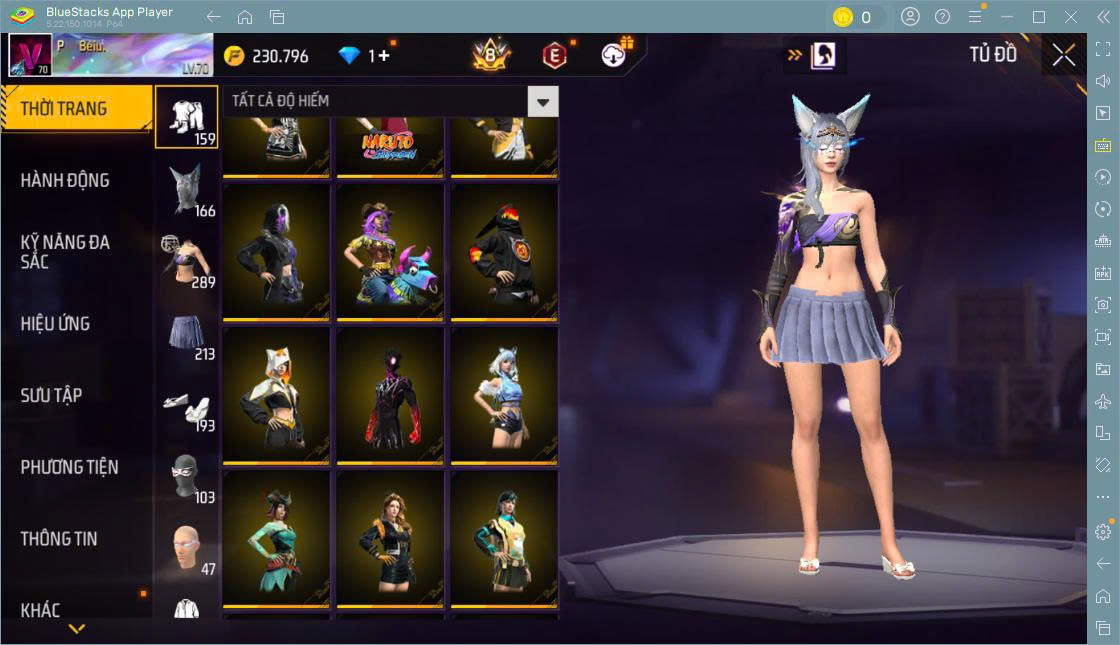
Task: Go to the Hiệu Ứng section
Action: tap(56, 324)
